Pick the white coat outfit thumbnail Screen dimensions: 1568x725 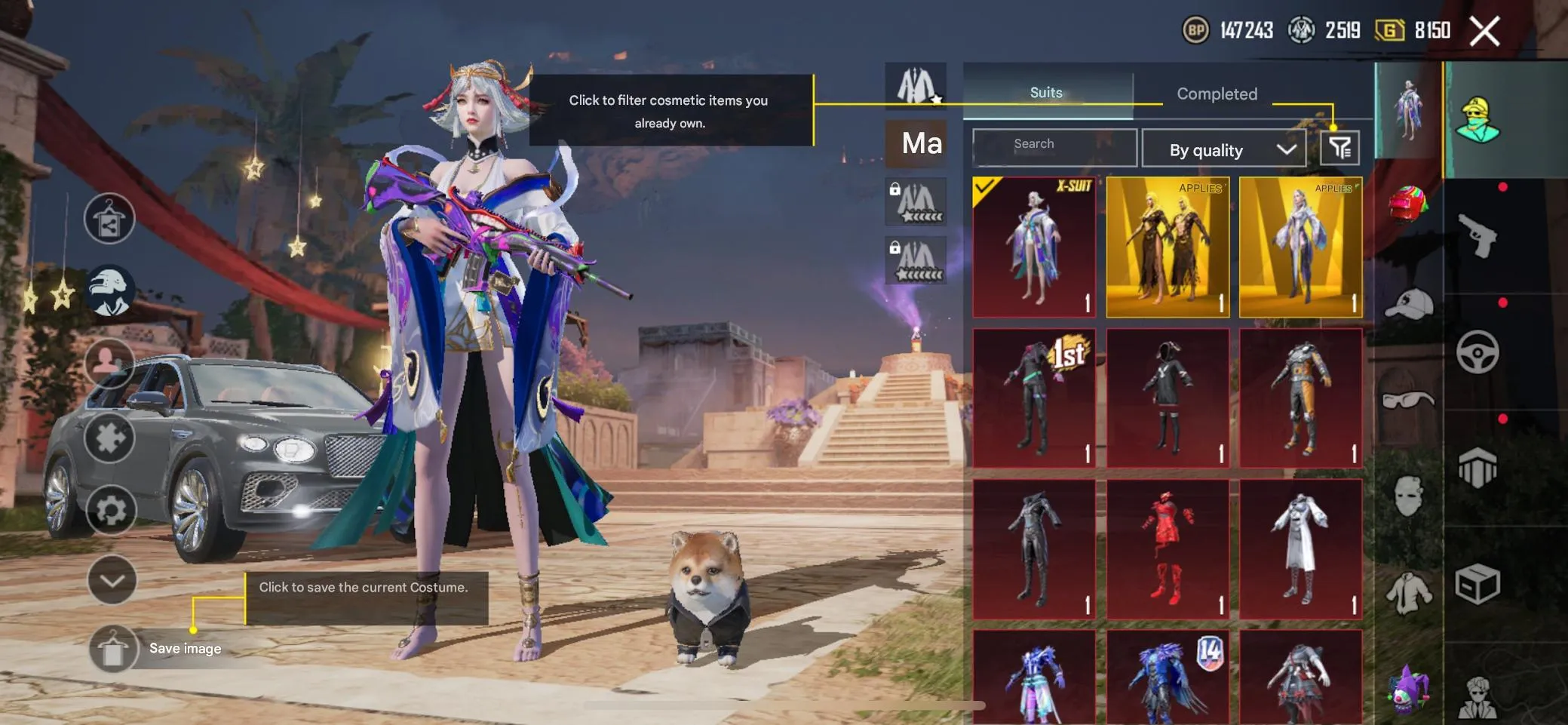pyautogui.click(x=1301, y=548)
